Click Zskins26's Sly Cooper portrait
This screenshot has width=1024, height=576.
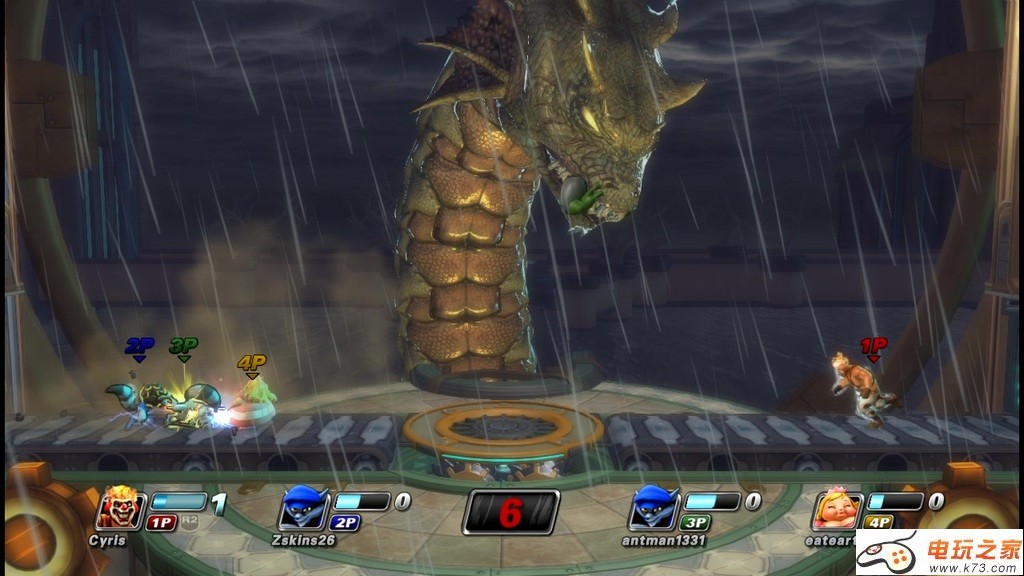[x=303, y=508]
